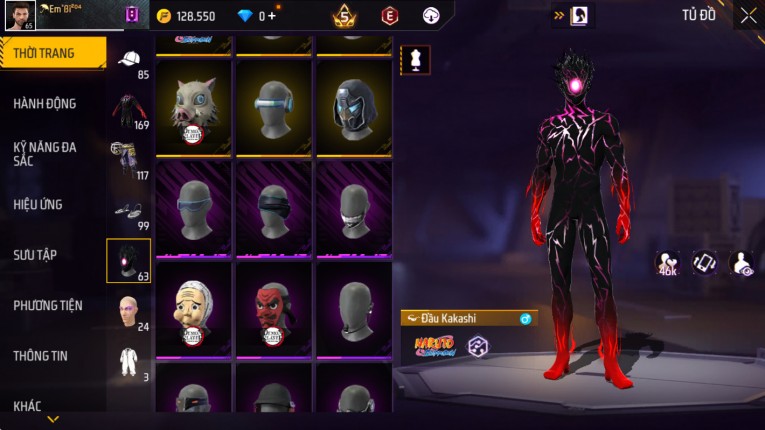The image size is (765, 430).
Task: Select the bald face subcategory with 24 items
Action: (x=129, y=311)
